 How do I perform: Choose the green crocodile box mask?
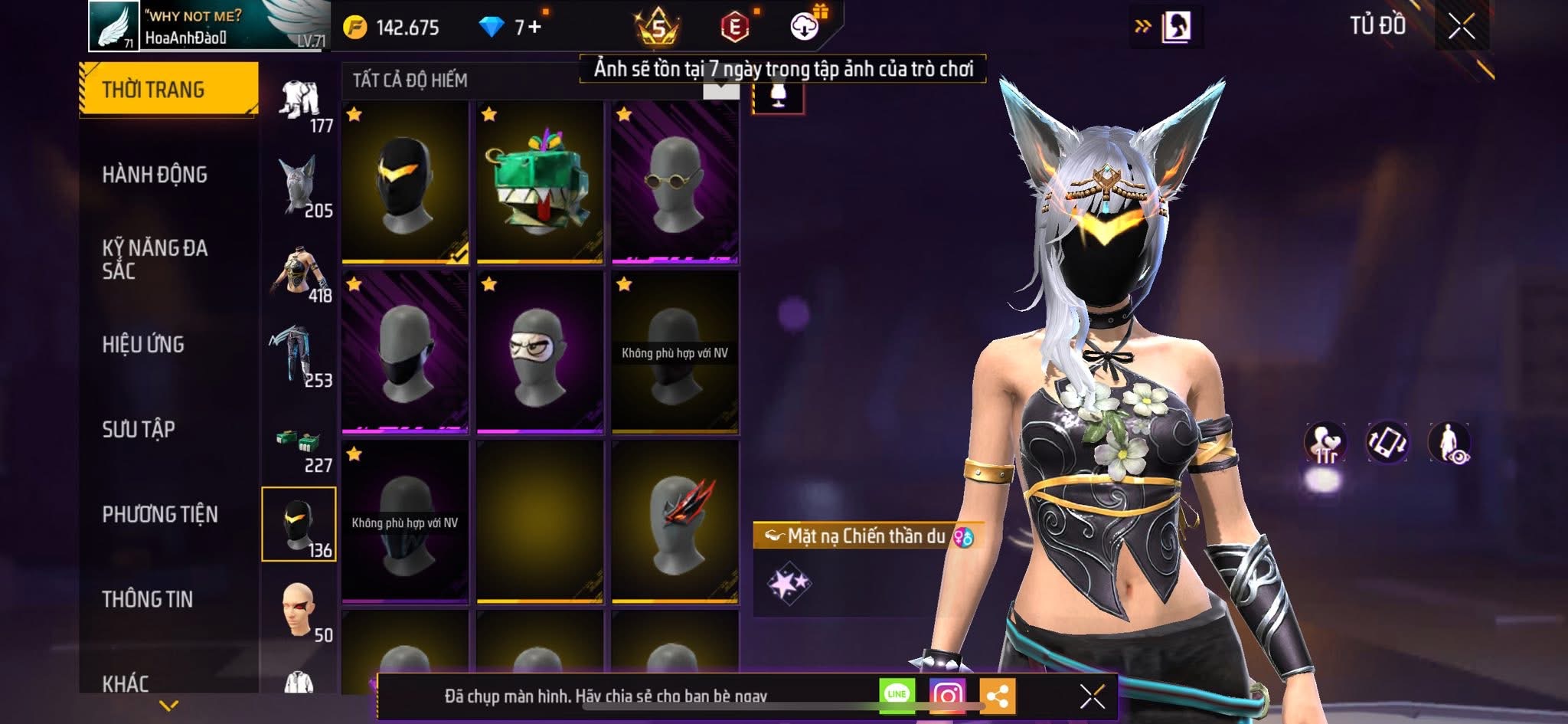click(x=540, y=183)
